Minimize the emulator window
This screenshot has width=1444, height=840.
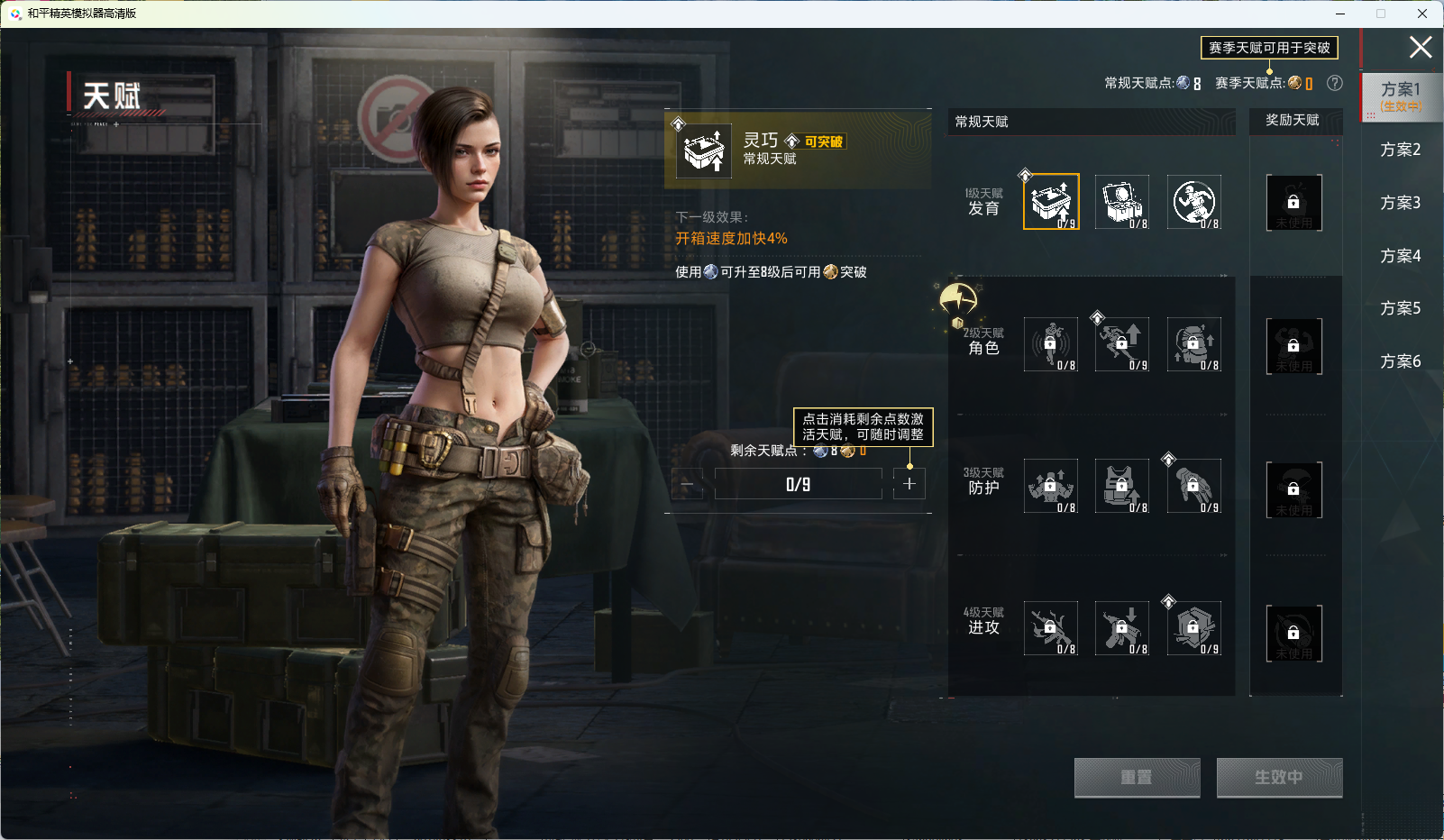[1339, 14]
